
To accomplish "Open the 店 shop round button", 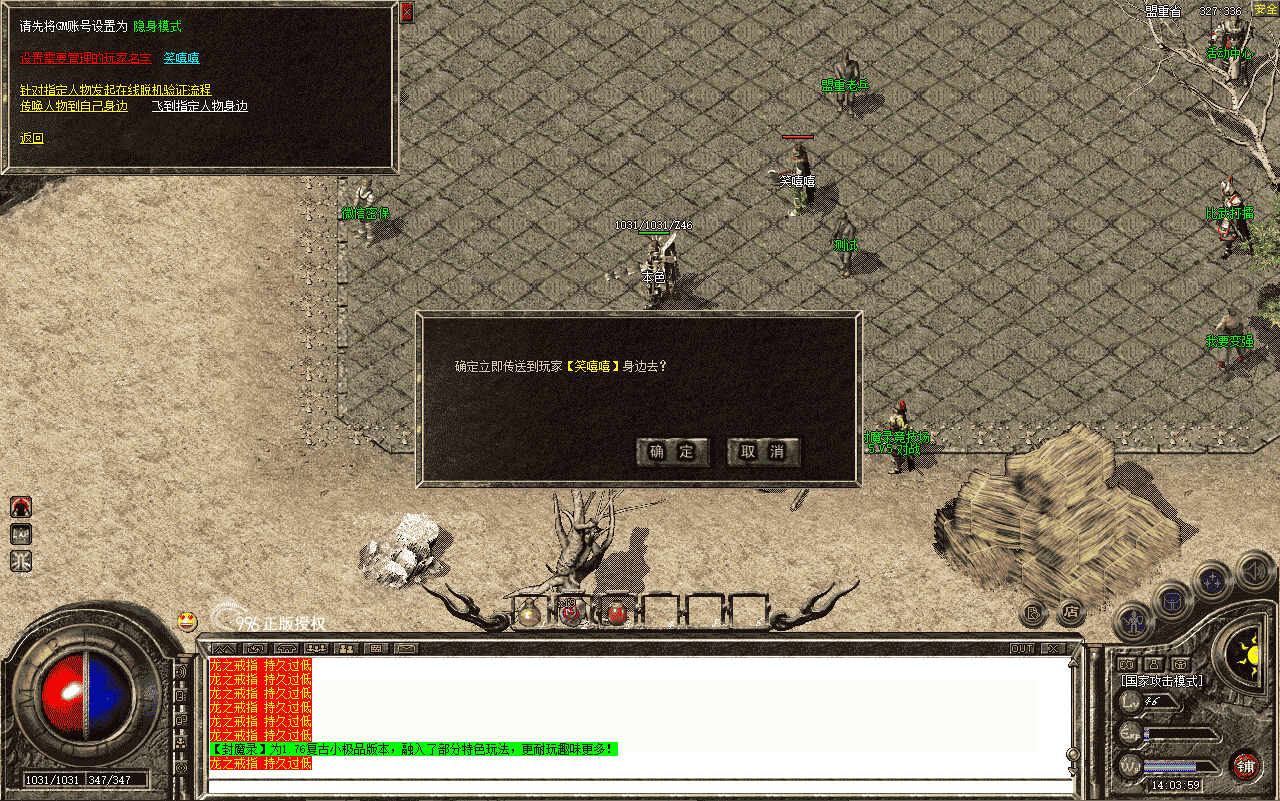I will click(1071, 611).
